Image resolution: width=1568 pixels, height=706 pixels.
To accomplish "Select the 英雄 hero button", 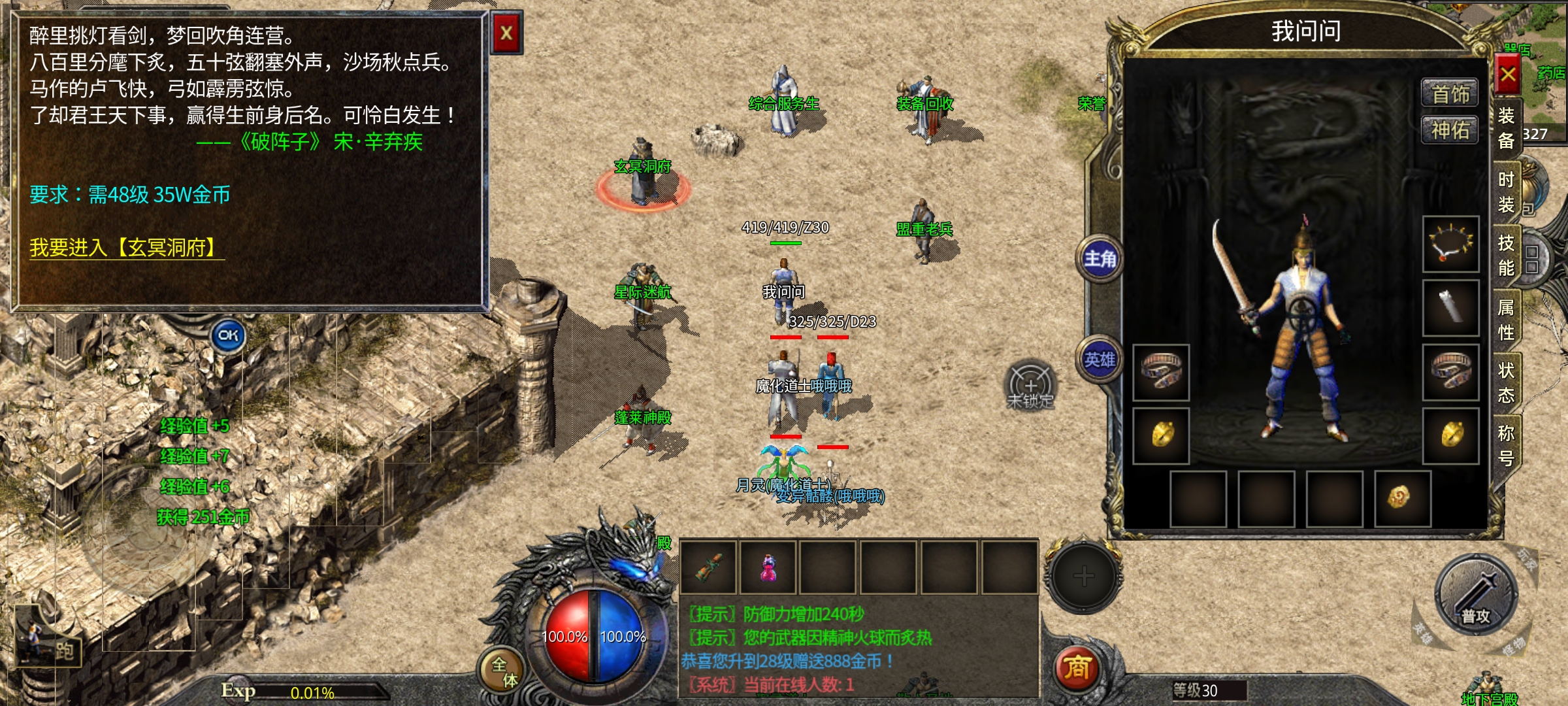I will pos(1100,360).
